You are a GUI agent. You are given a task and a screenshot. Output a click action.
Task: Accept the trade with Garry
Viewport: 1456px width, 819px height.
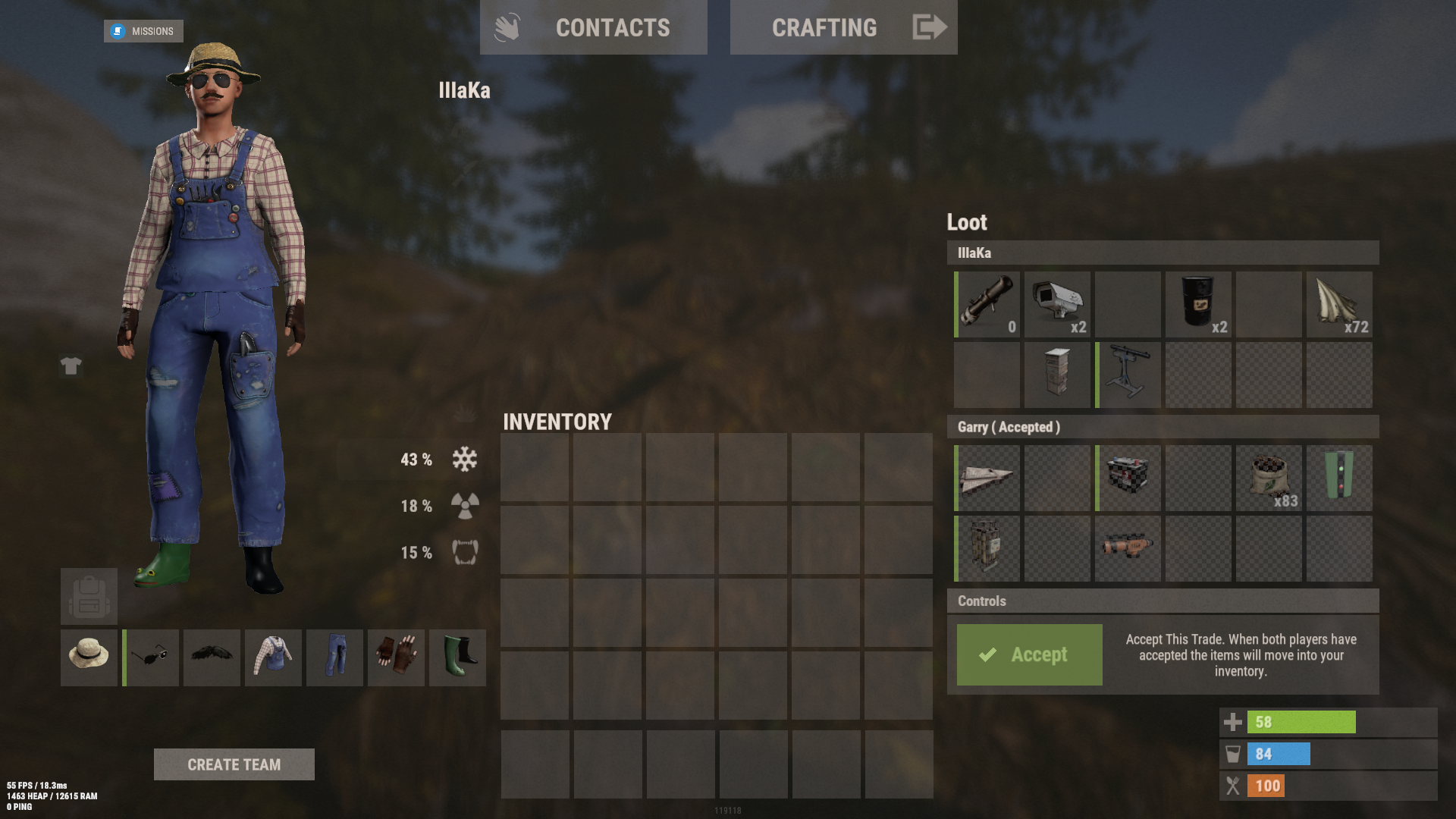(1029, 654)
